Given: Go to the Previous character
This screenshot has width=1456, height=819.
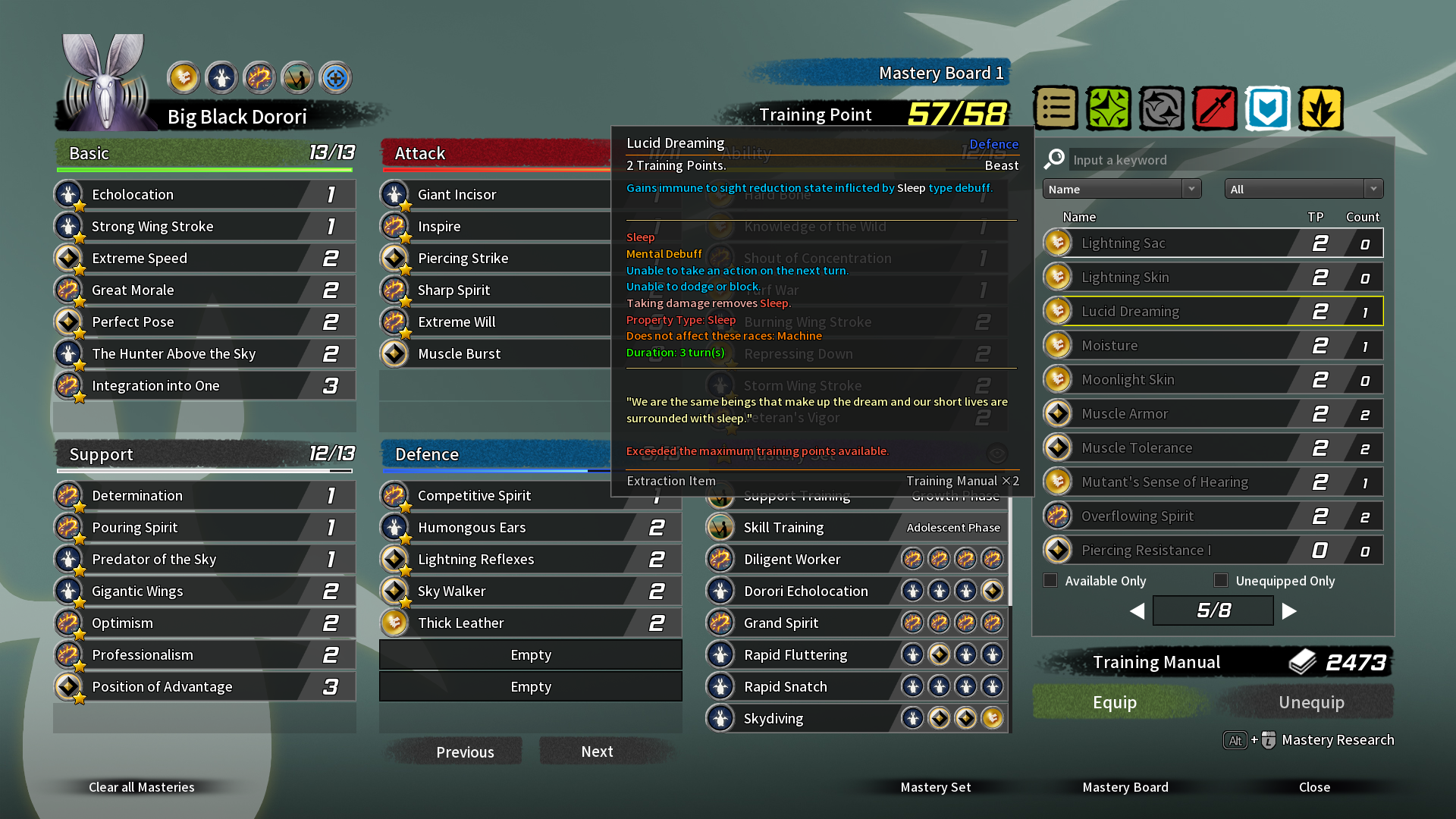Looking at the screenshot, I should (x=464, y=752).
